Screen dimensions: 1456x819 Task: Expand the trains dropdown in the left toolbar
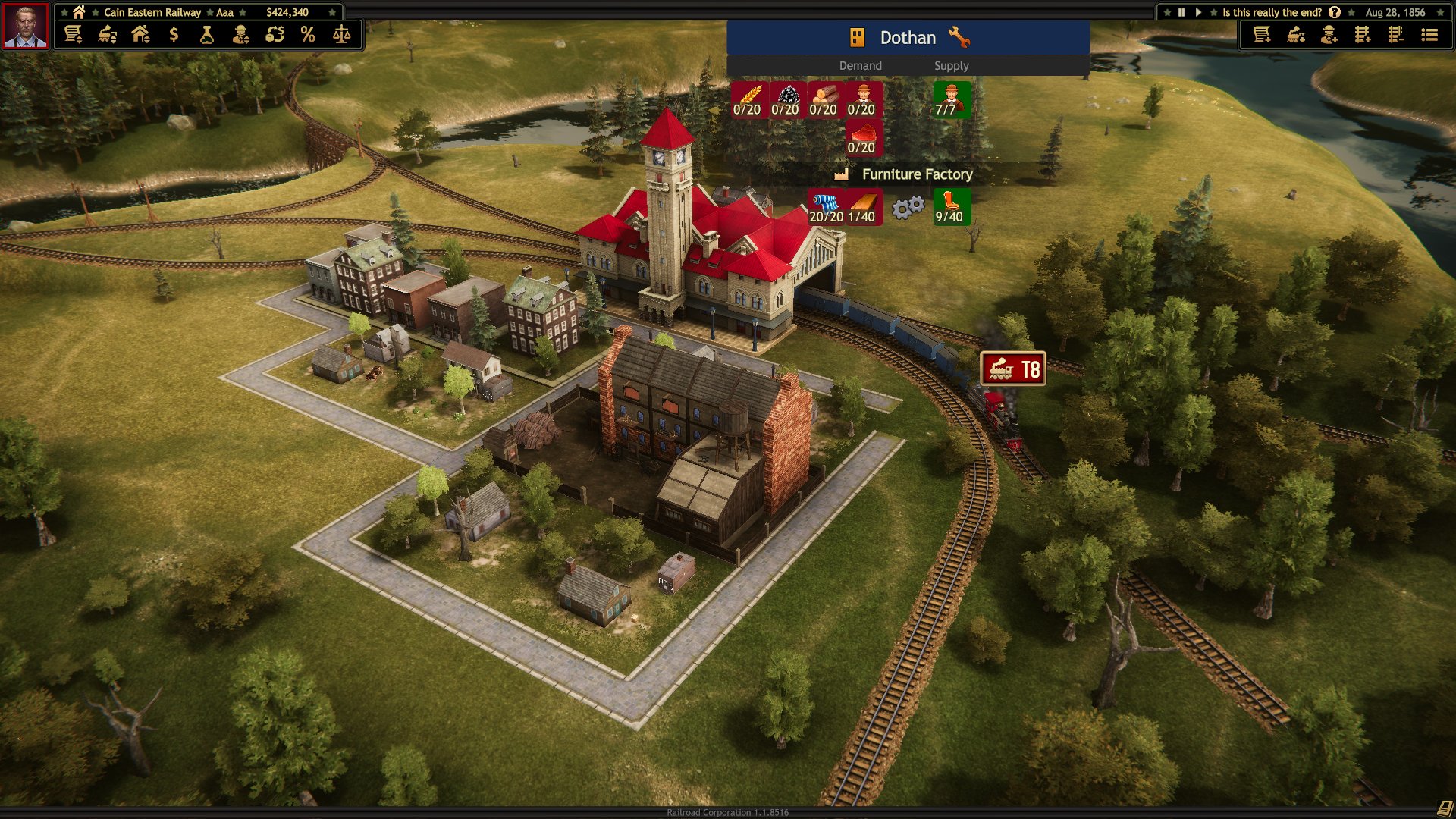[x=106, y=34]
